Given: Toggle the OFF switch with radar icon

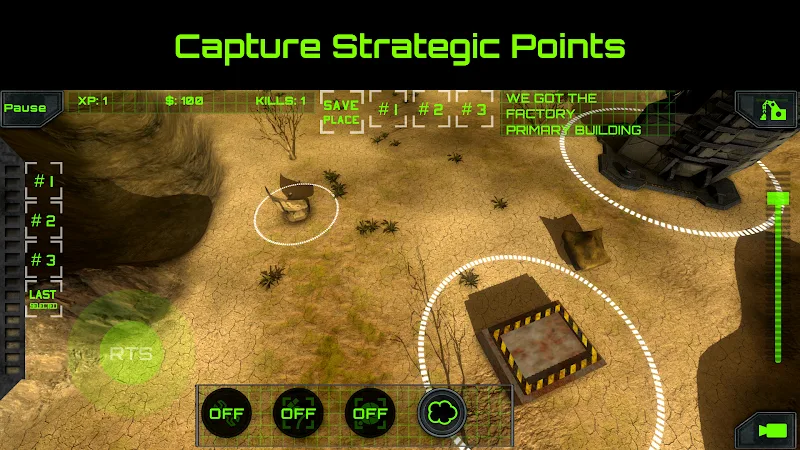Looking at the screenshot, I should coord(368,411).
